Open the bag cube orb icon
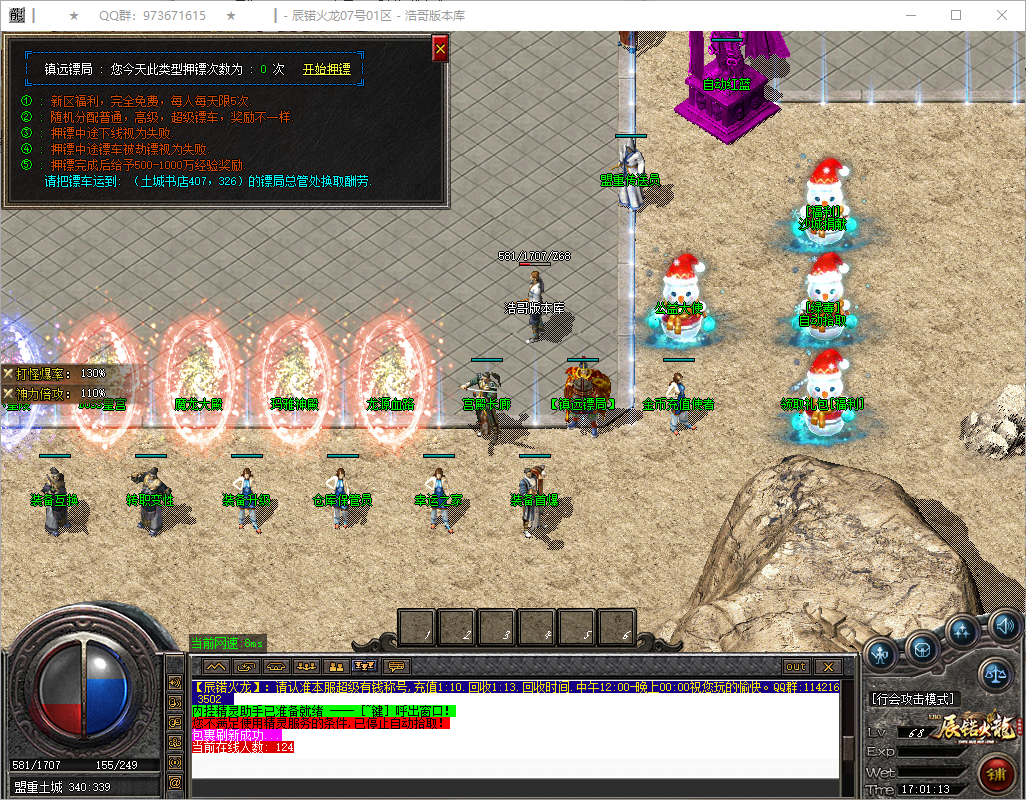 pos(922,649)
